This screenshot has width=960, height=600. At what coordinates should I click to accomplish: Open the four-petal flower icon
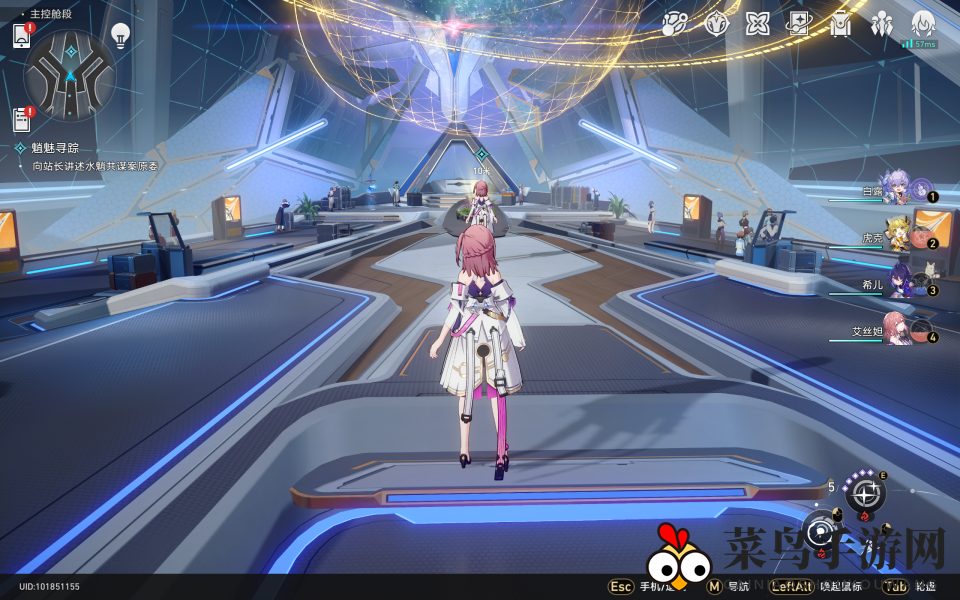click(757, 24)
